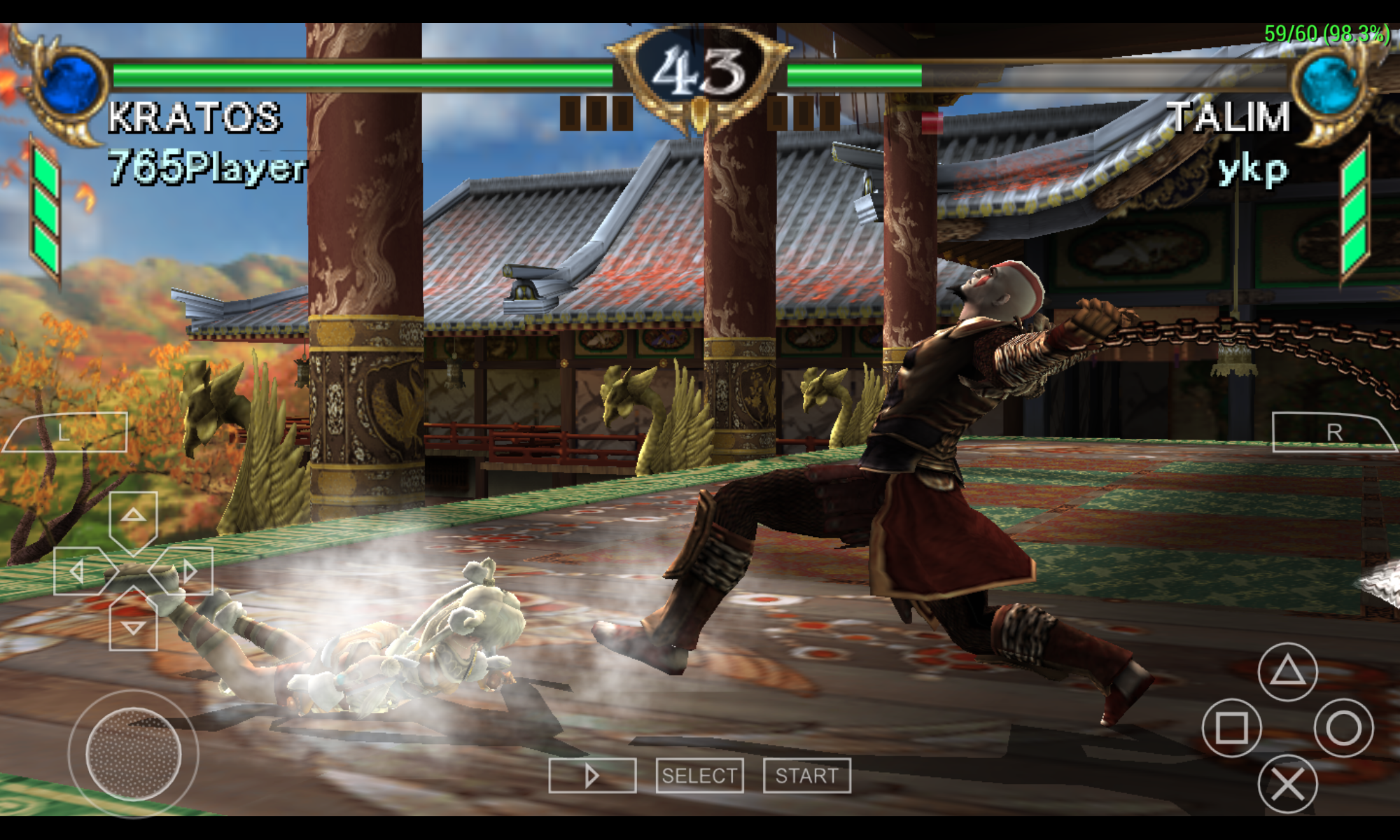
Task: Tap the Circle touch button
Action: pyautogui.click(x=1343, y=728)
